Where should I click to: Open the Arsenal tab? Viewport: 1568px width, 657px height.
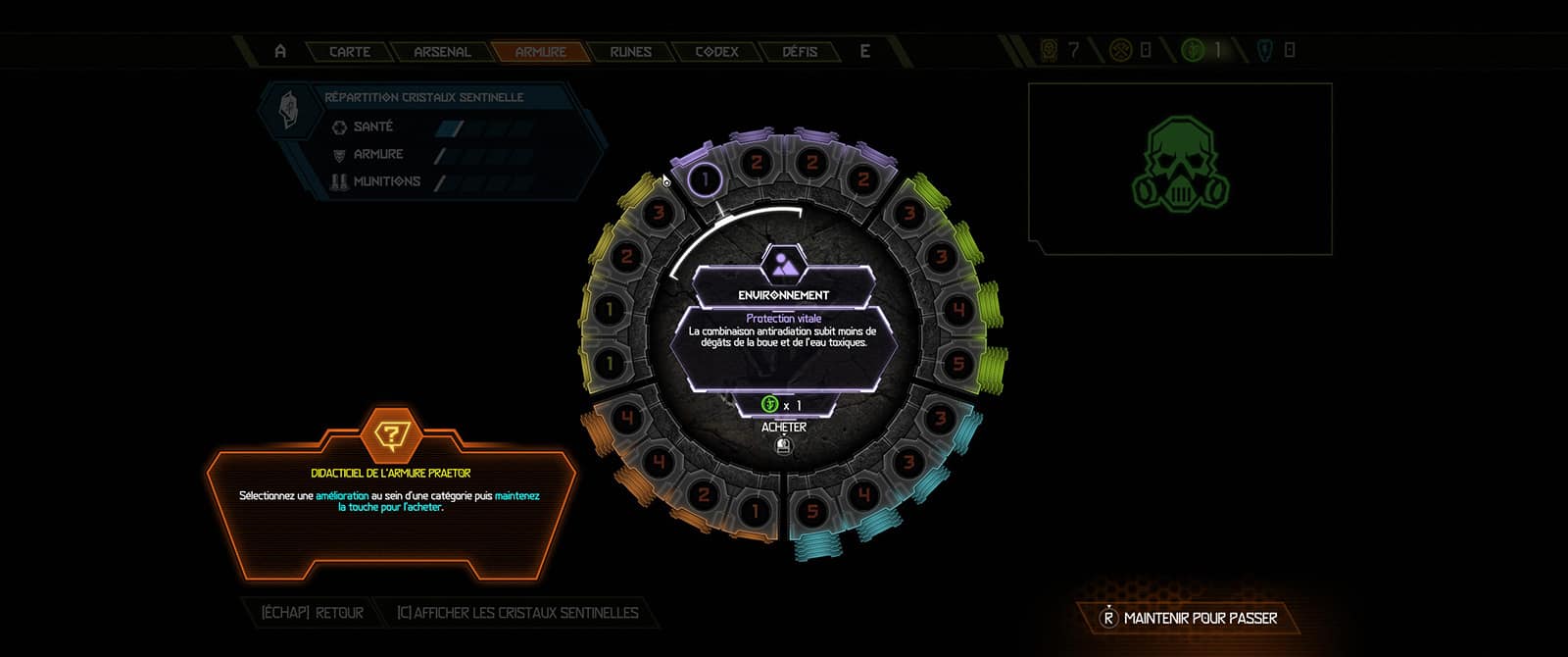[442, 52]
